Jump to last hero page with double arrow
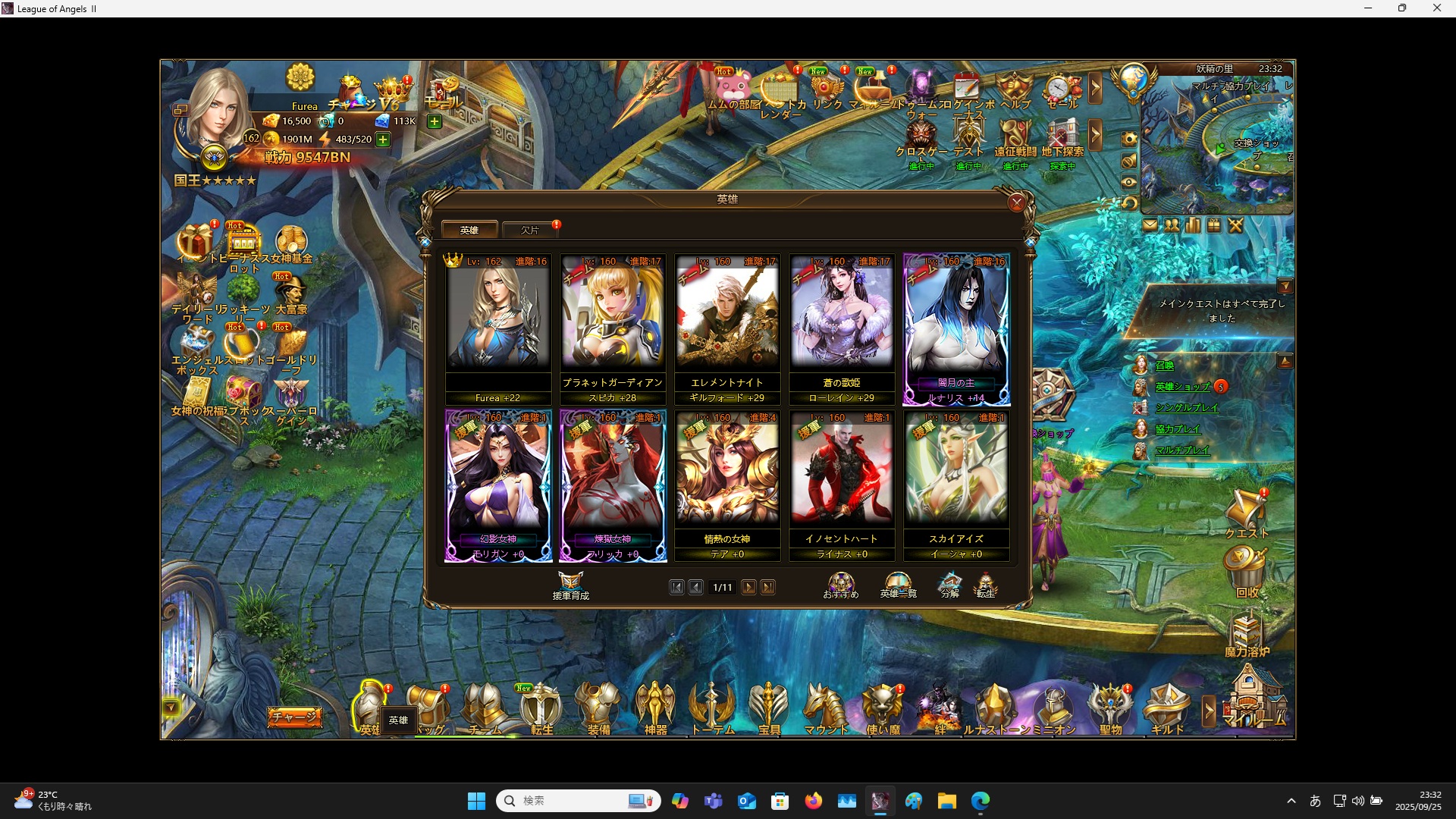This screenshot has height=819, width=1456. click(x=769, y=587)
